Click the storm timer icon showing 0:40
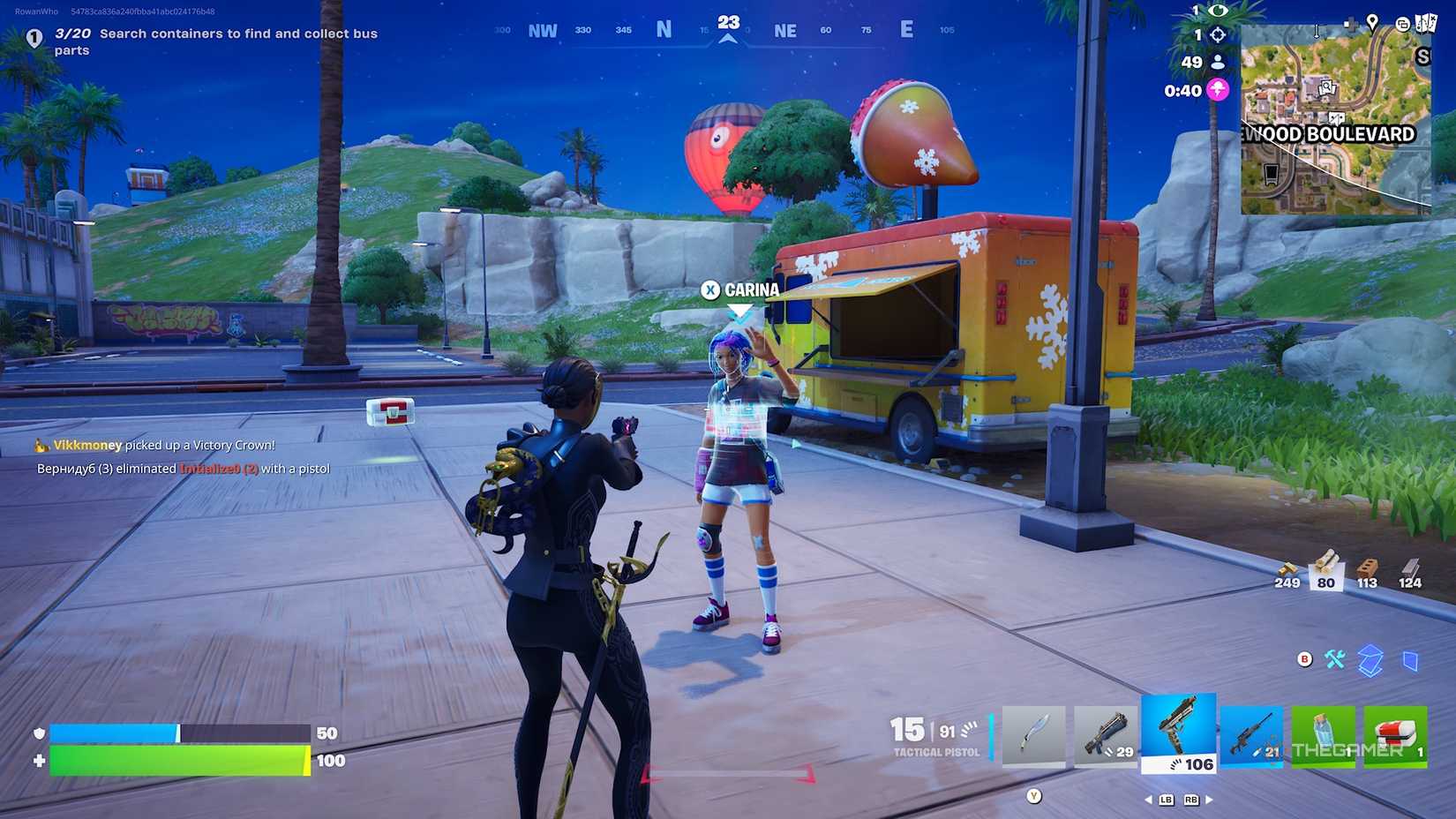1456x819 pixels. tap(1219, 89)
